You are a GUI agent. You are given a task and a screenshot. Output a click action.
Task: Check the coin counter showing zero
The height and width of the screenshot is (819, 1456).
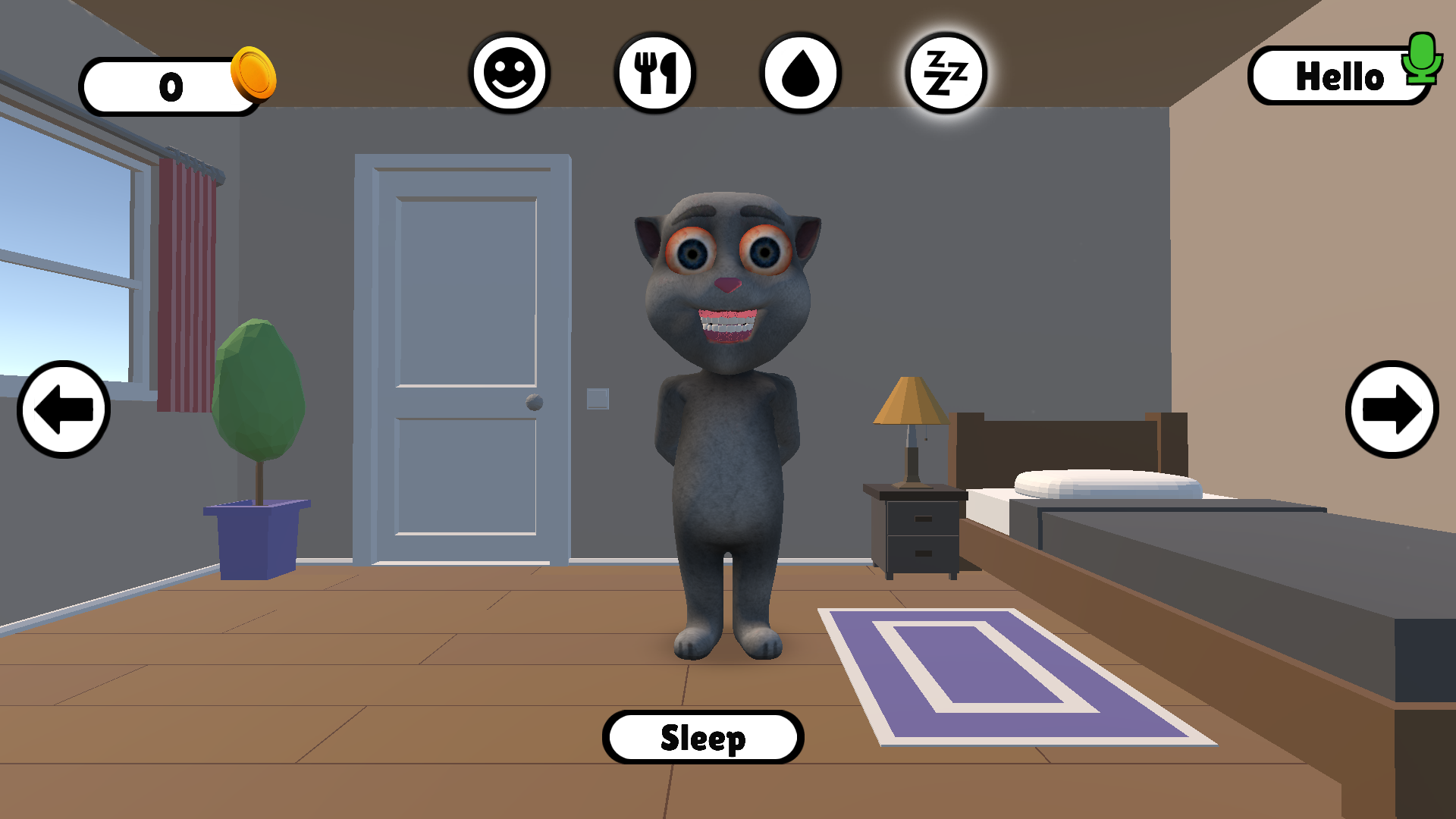[171, 84]
